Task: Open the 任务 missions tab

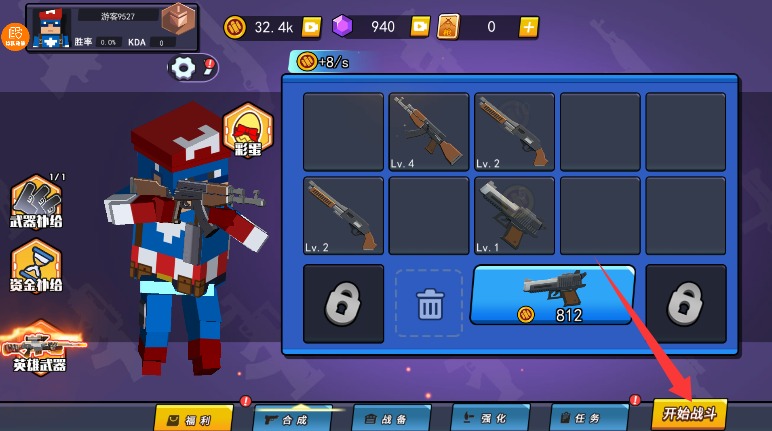Action: point(589,418)
